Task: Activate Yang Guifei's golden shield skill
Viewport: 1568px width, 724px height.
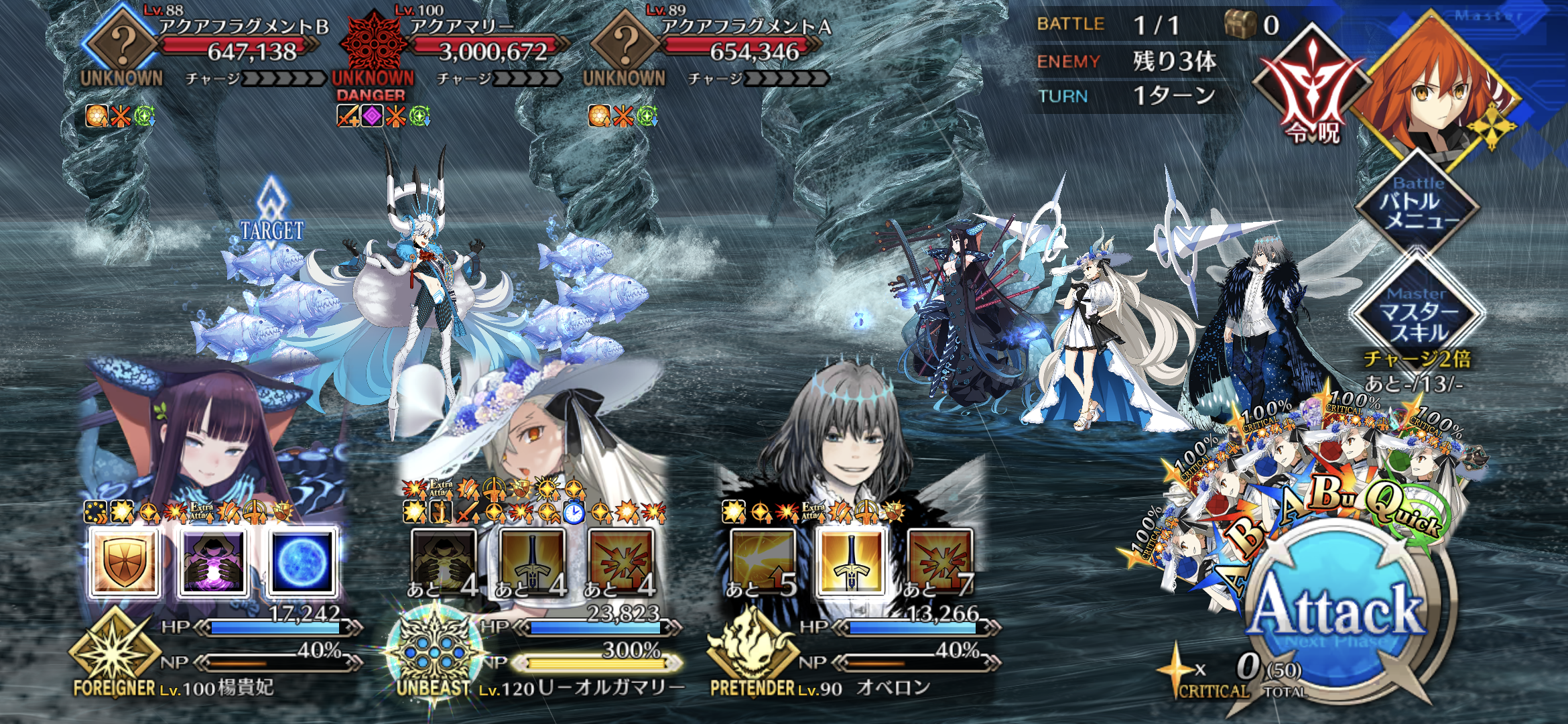Action: pos(125,562)
